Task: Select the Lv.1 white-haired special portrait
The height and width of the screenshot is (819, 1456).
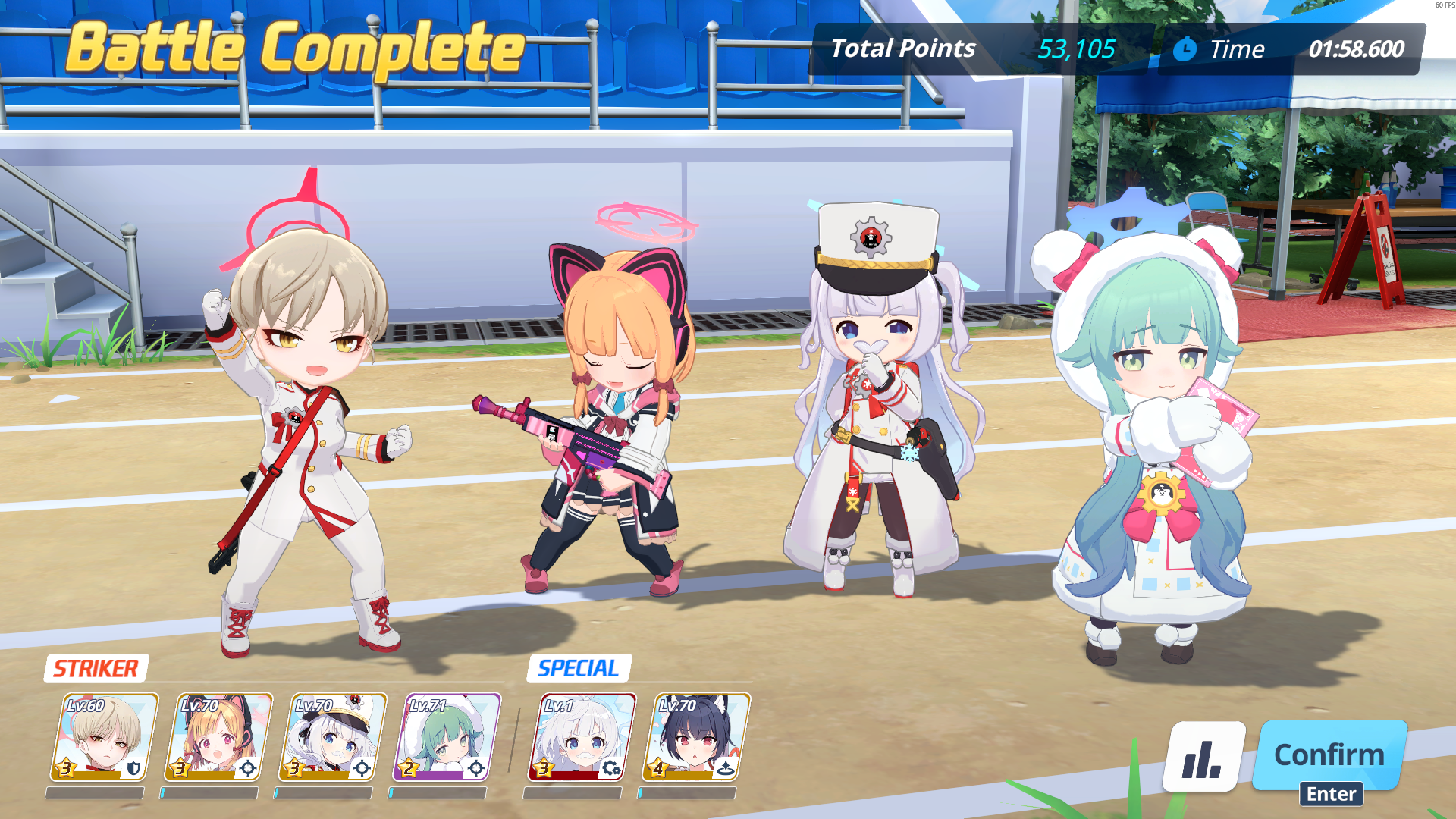Action: tap(582, 737)
